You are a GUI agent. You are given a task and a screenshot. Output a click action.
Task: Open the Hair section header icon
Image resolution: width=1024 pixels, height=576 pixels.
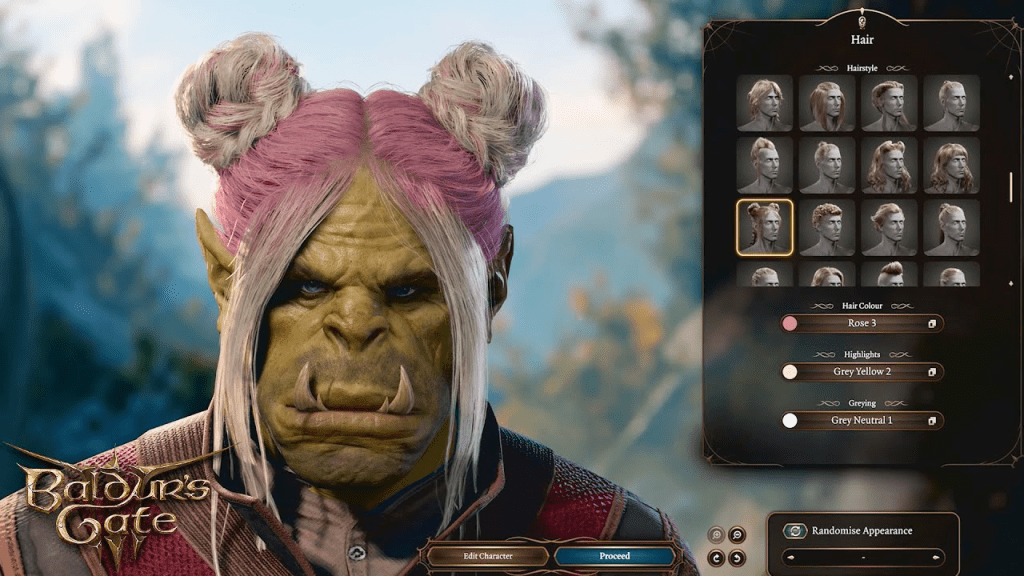(862, 21)
